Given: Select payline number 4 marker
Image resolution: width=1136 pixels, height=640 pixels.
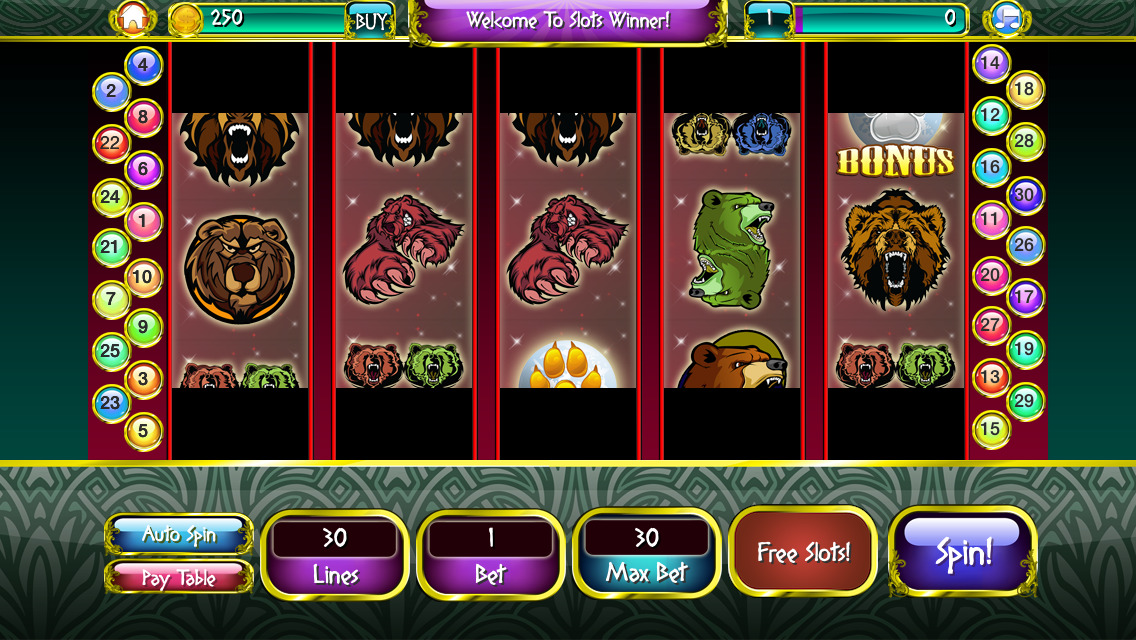Looking at the screenshot, I should pos(144,66).
